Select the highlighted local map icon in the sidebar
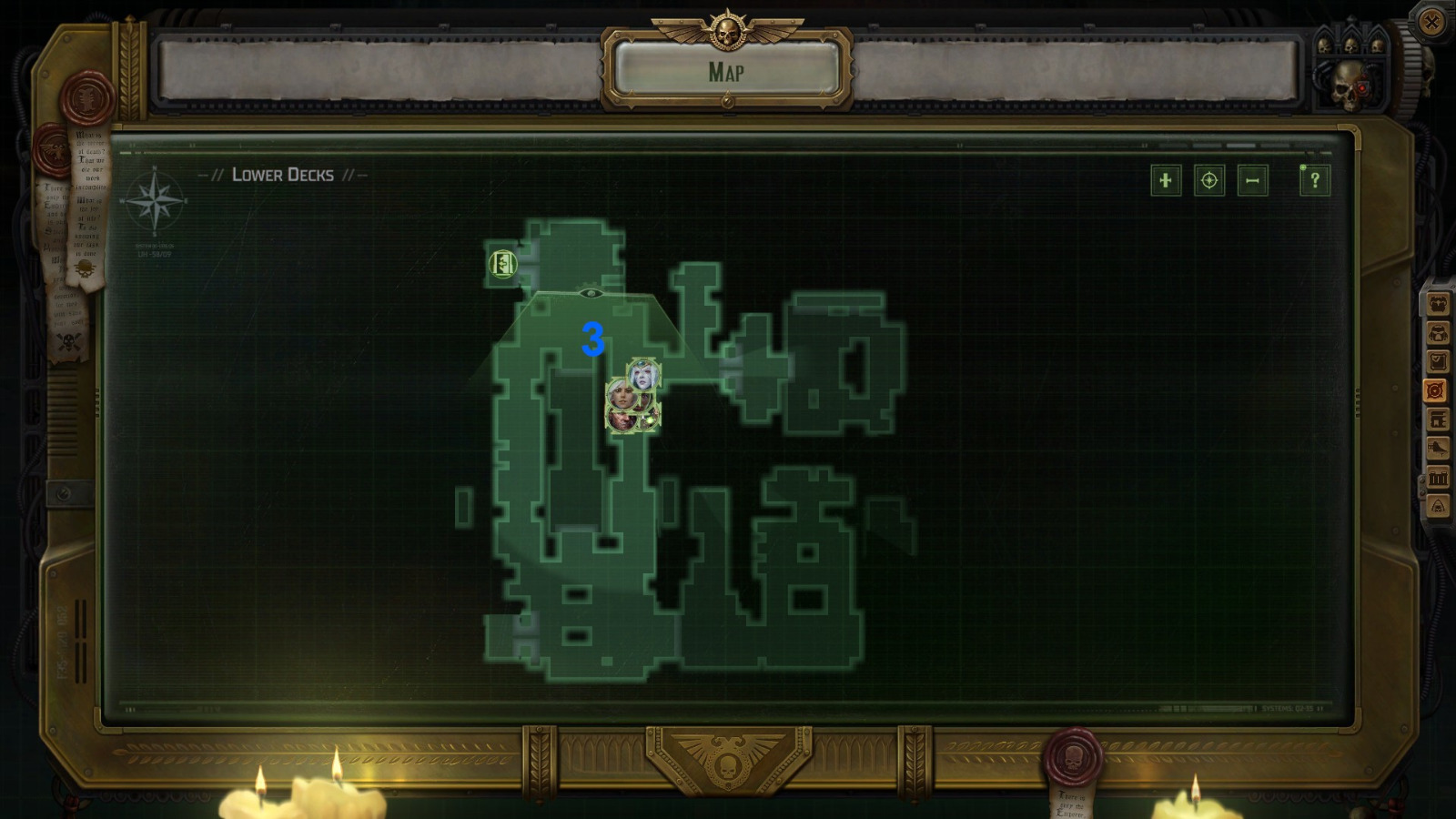This screenshot has width=1456, height=819. (x=1436, y=389)
